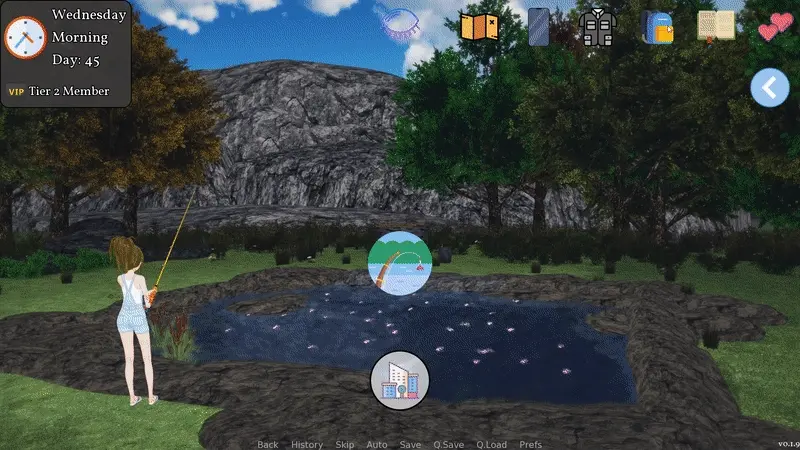Perform a quick save with Q.Save
The height and width of the screenshot is (450, 800).
click(x=448, y=444)
